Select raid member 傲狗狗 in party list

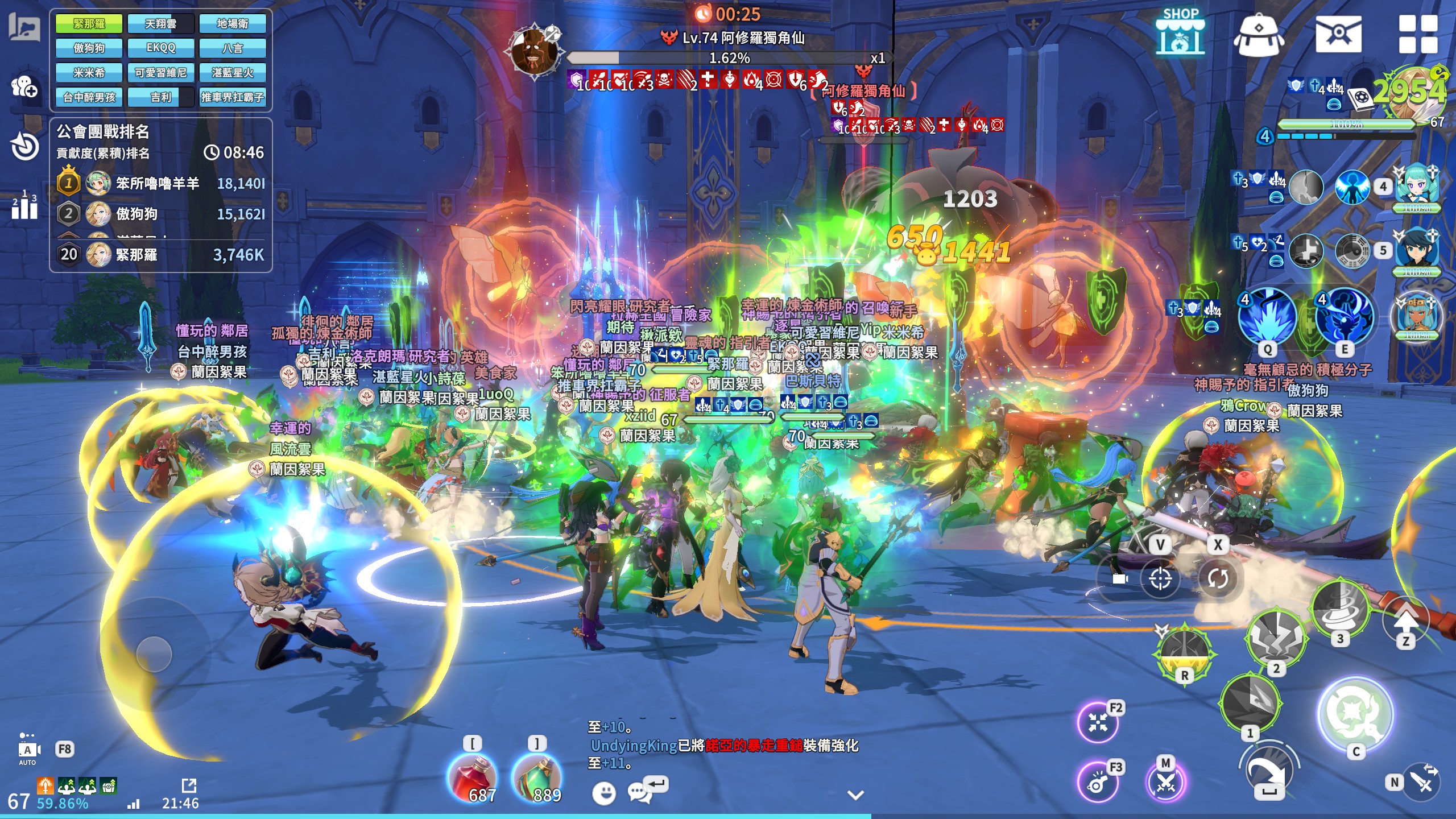[89, 48]
